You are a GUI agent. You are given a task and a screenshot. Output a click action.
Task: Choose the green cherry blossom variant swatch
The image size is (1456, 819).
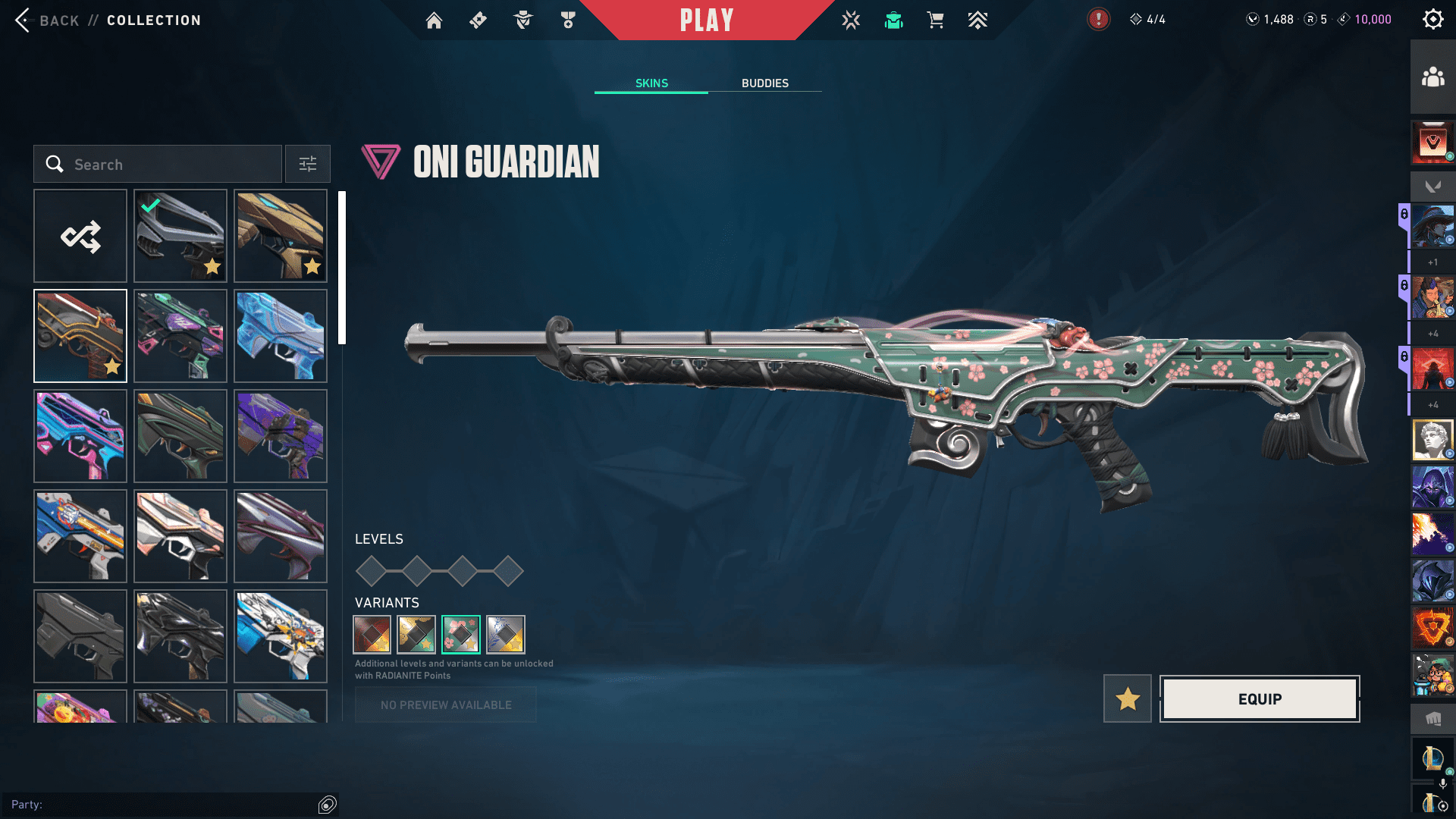[461, 635]
